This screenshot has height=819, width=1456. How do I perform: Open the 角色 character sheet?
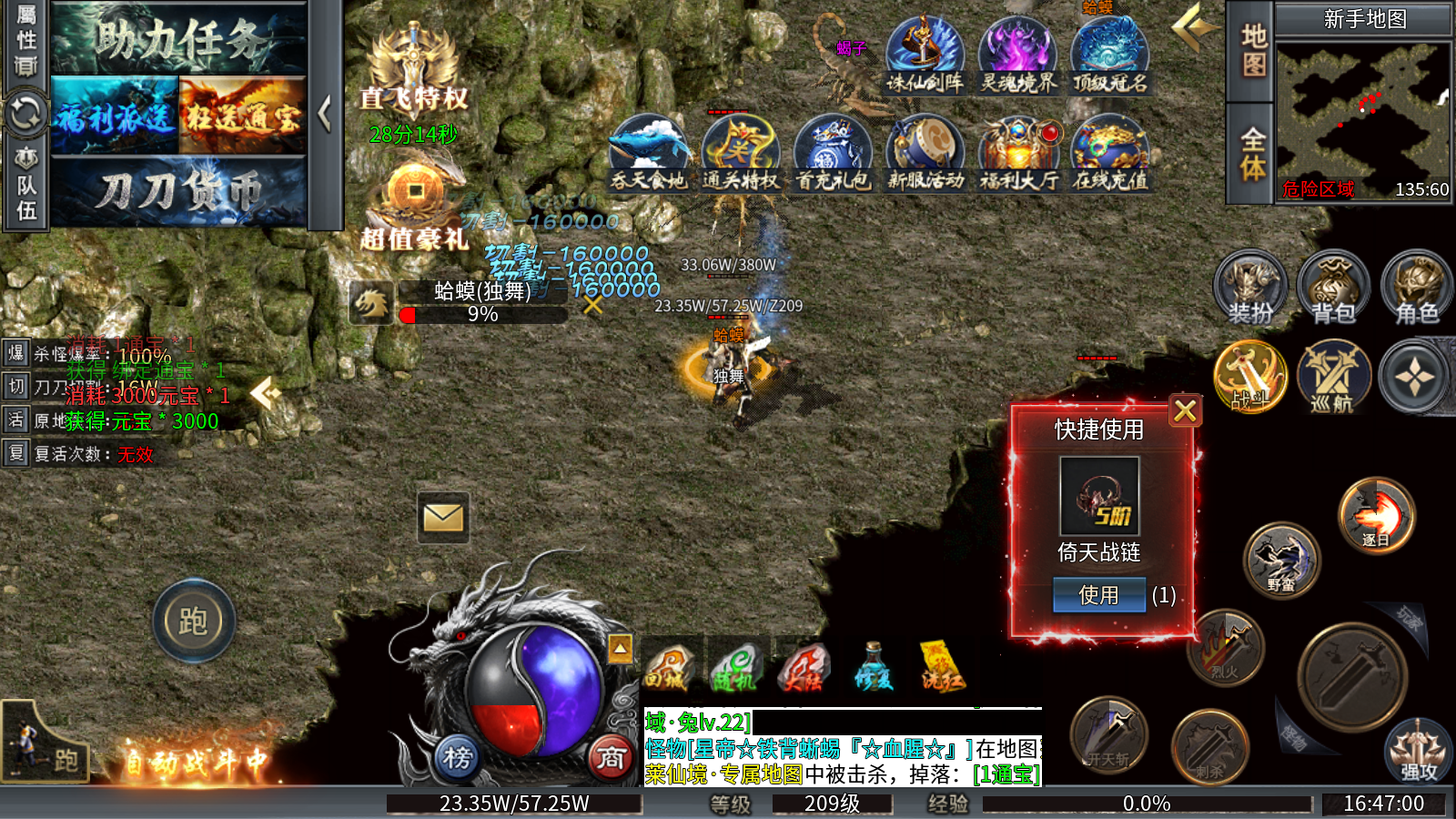[x=1416, y=287]
